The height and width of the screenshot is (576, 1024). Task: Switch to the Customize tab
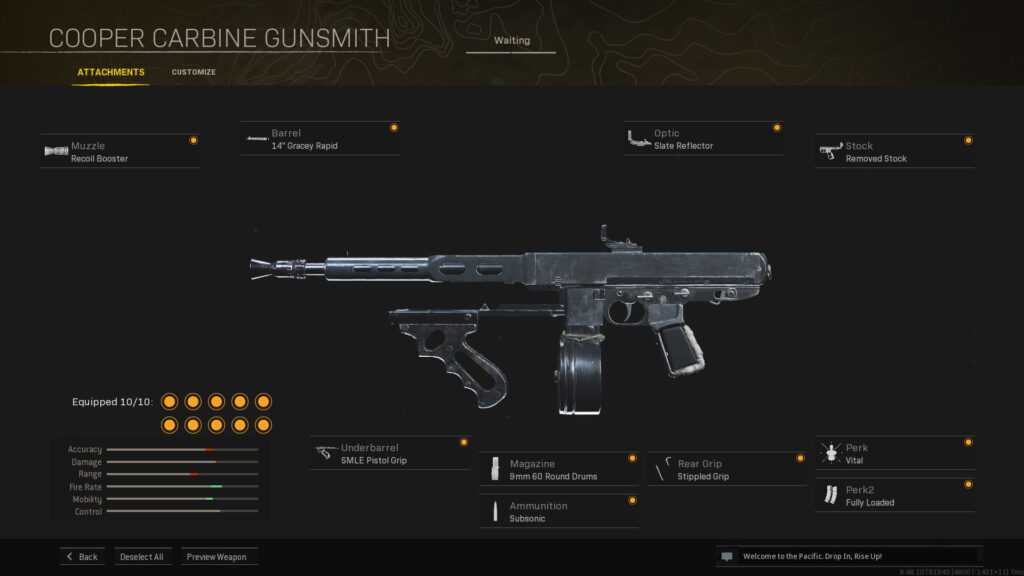coord(193,72)
